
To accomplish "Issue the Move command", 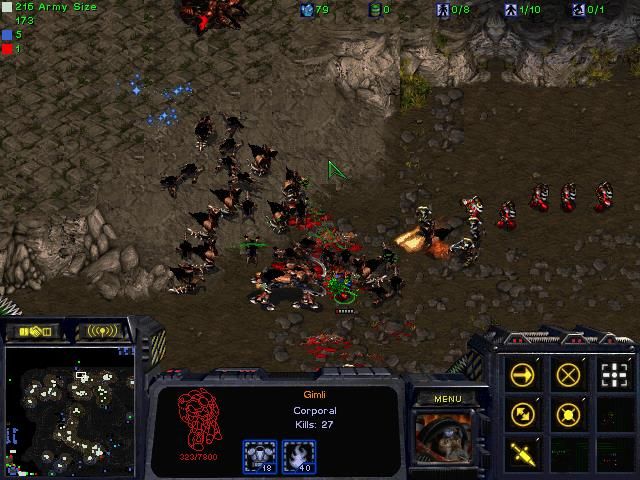I will tap(522, 375).
